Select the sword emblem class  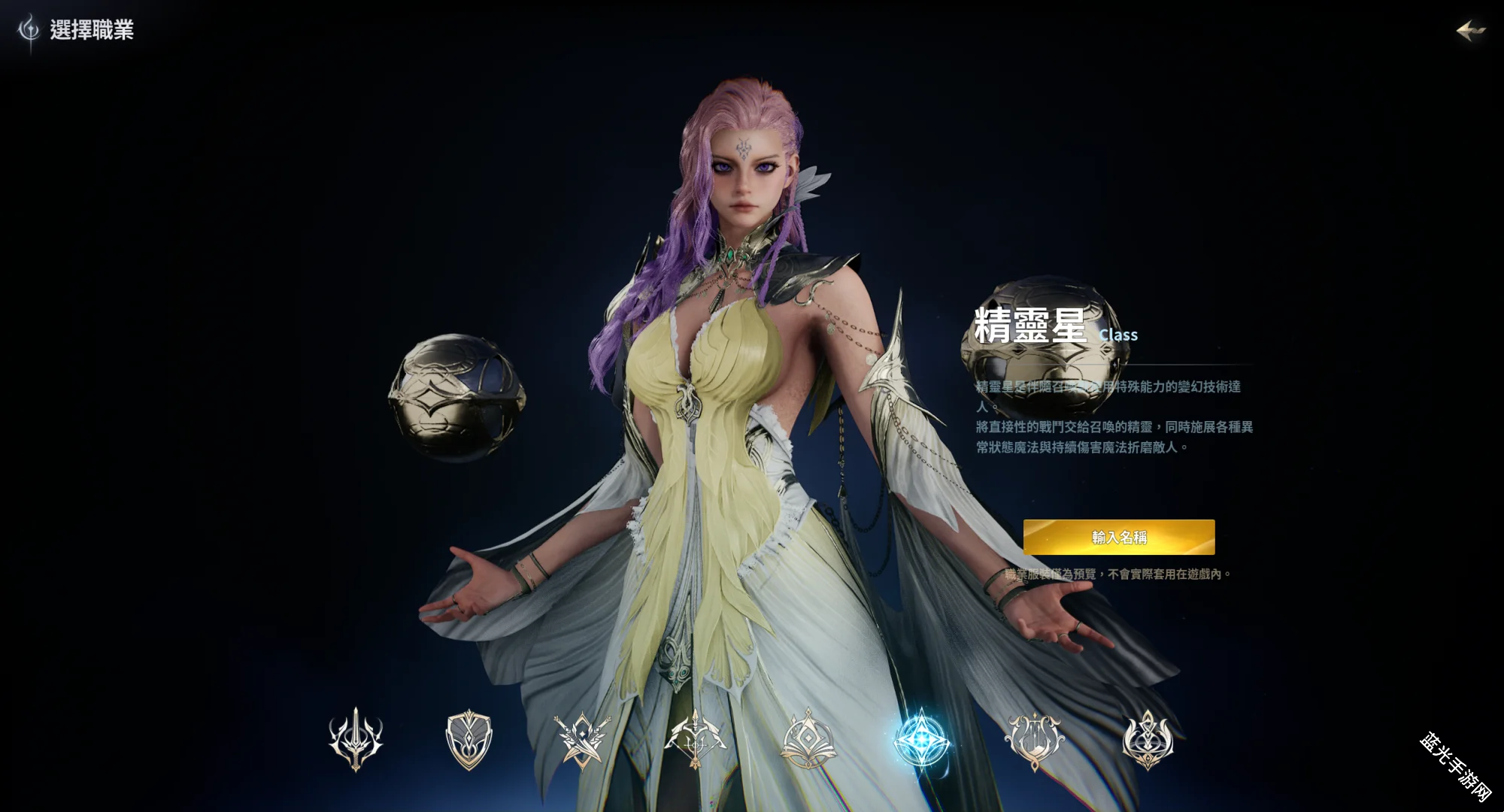[356, 739]
